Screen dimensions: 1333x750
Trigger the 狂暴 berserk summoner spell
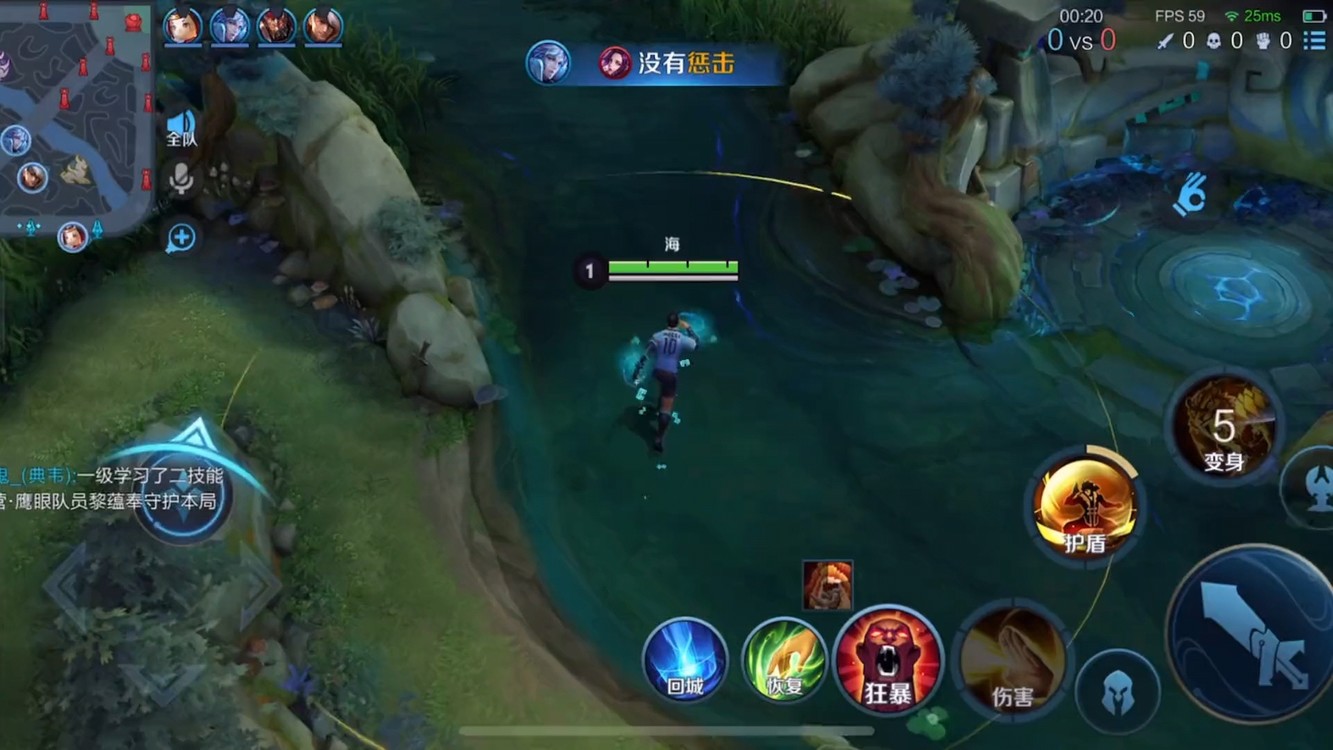click(888, 659)
